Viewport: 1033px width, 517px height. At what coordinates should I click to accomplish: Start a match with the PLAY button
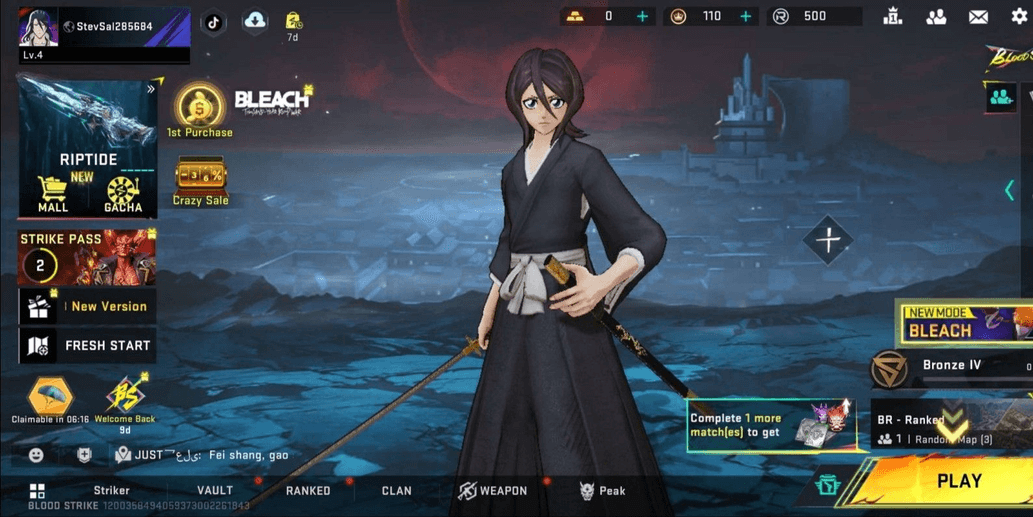958,481
